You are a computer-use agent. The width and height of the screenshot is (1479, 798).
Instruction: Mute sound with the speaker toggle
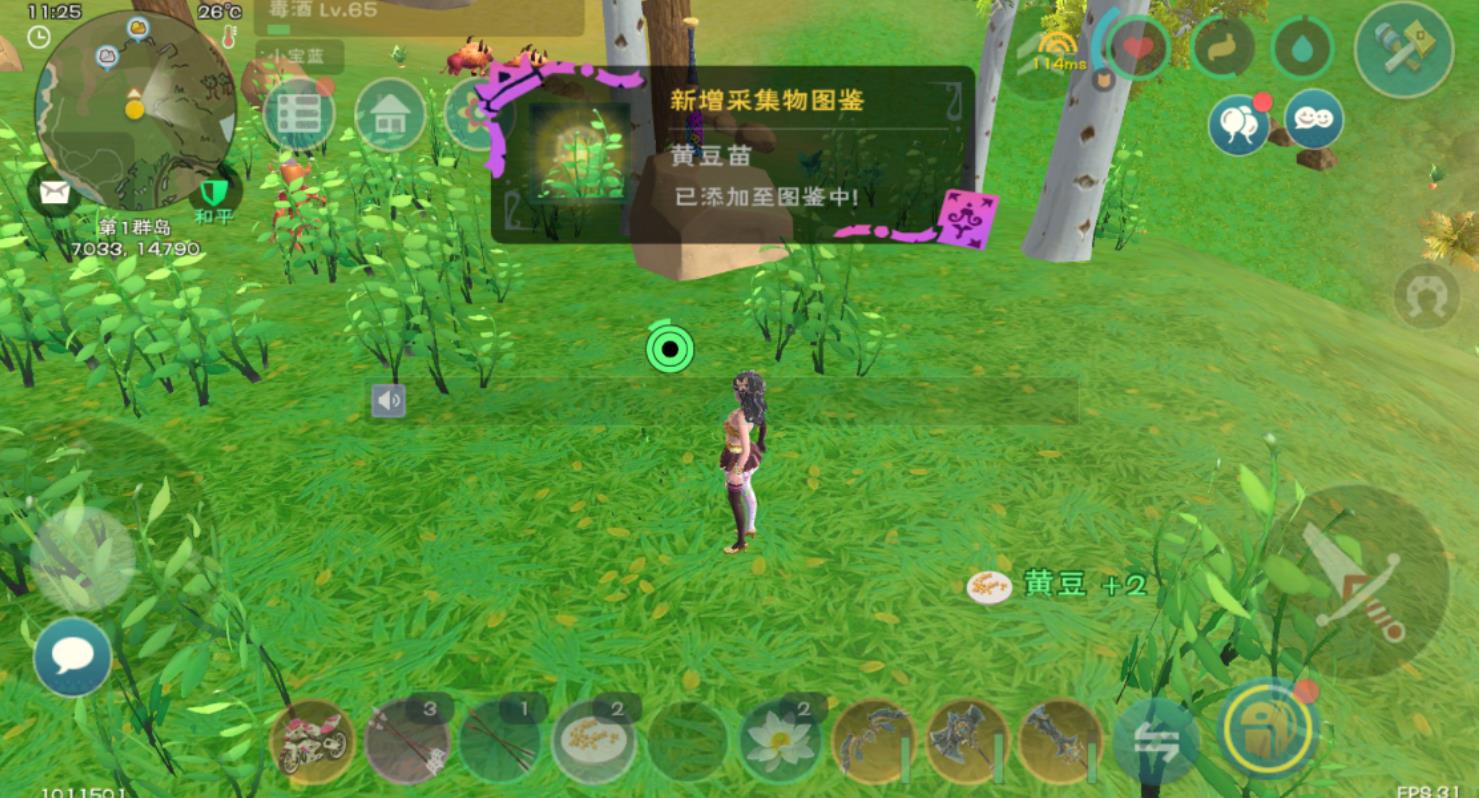(387, 398)
